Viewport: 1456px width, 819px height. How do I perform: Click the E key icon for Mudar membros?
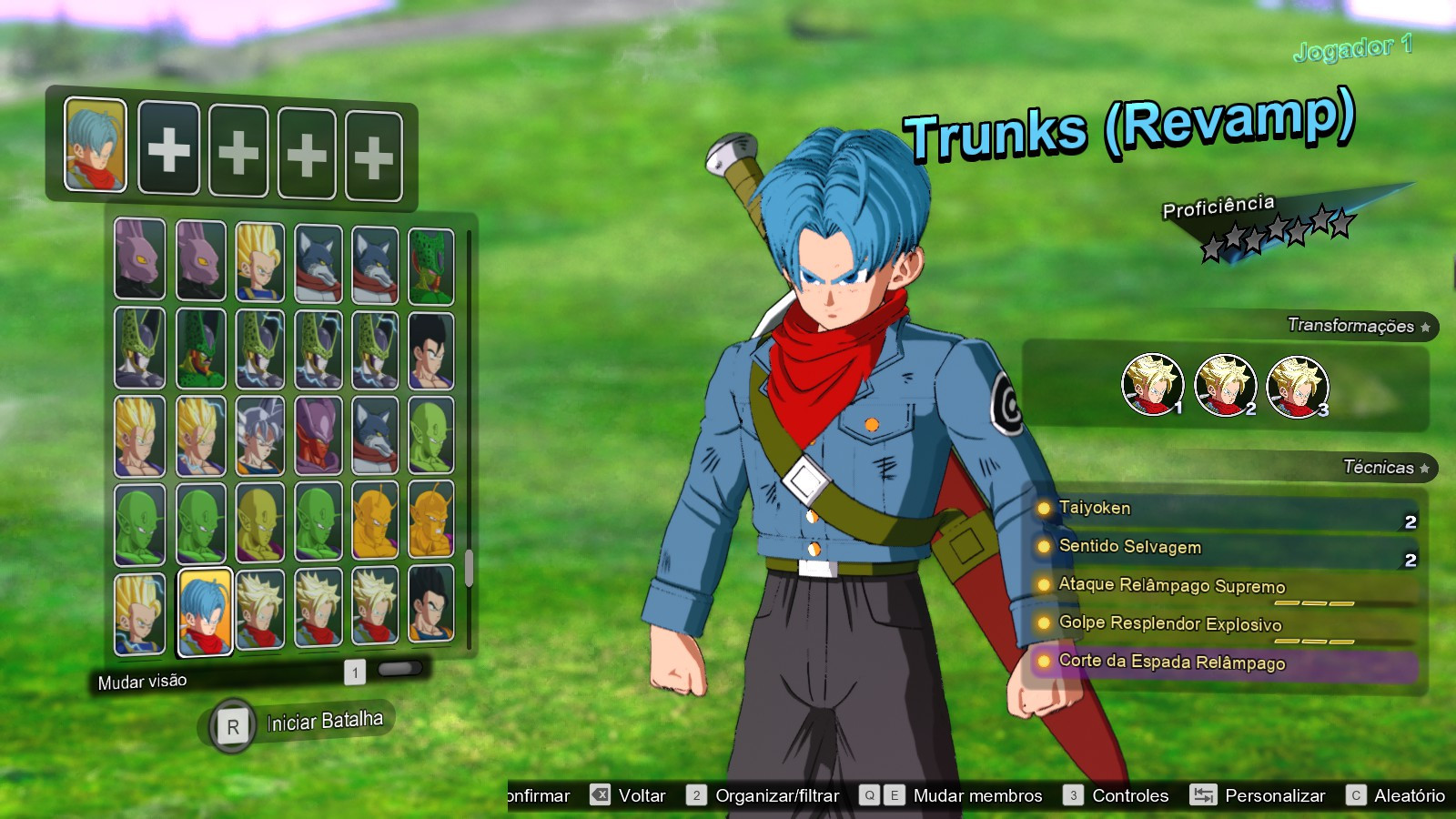point(896,794)
